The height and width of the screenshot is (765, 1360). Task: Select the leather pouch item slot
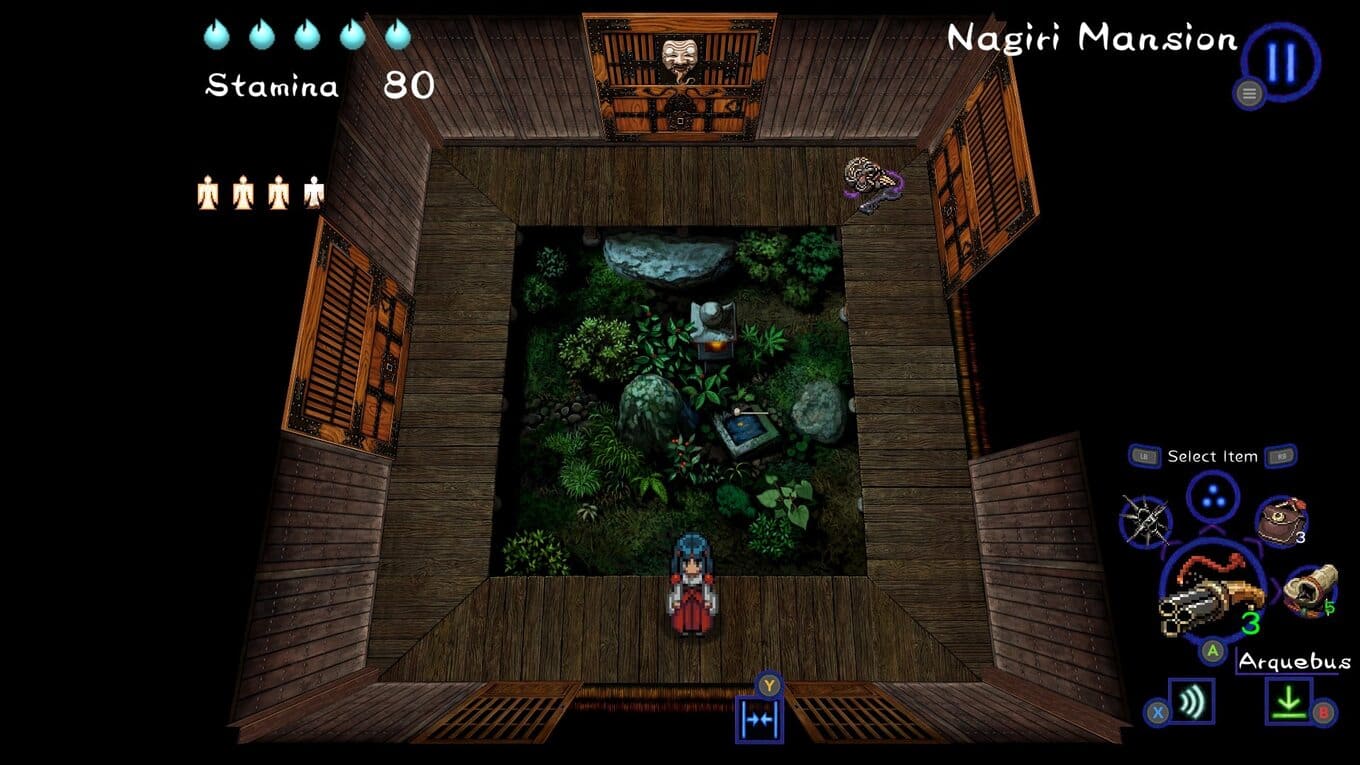pyautogui.click(x=1281, y=520)
